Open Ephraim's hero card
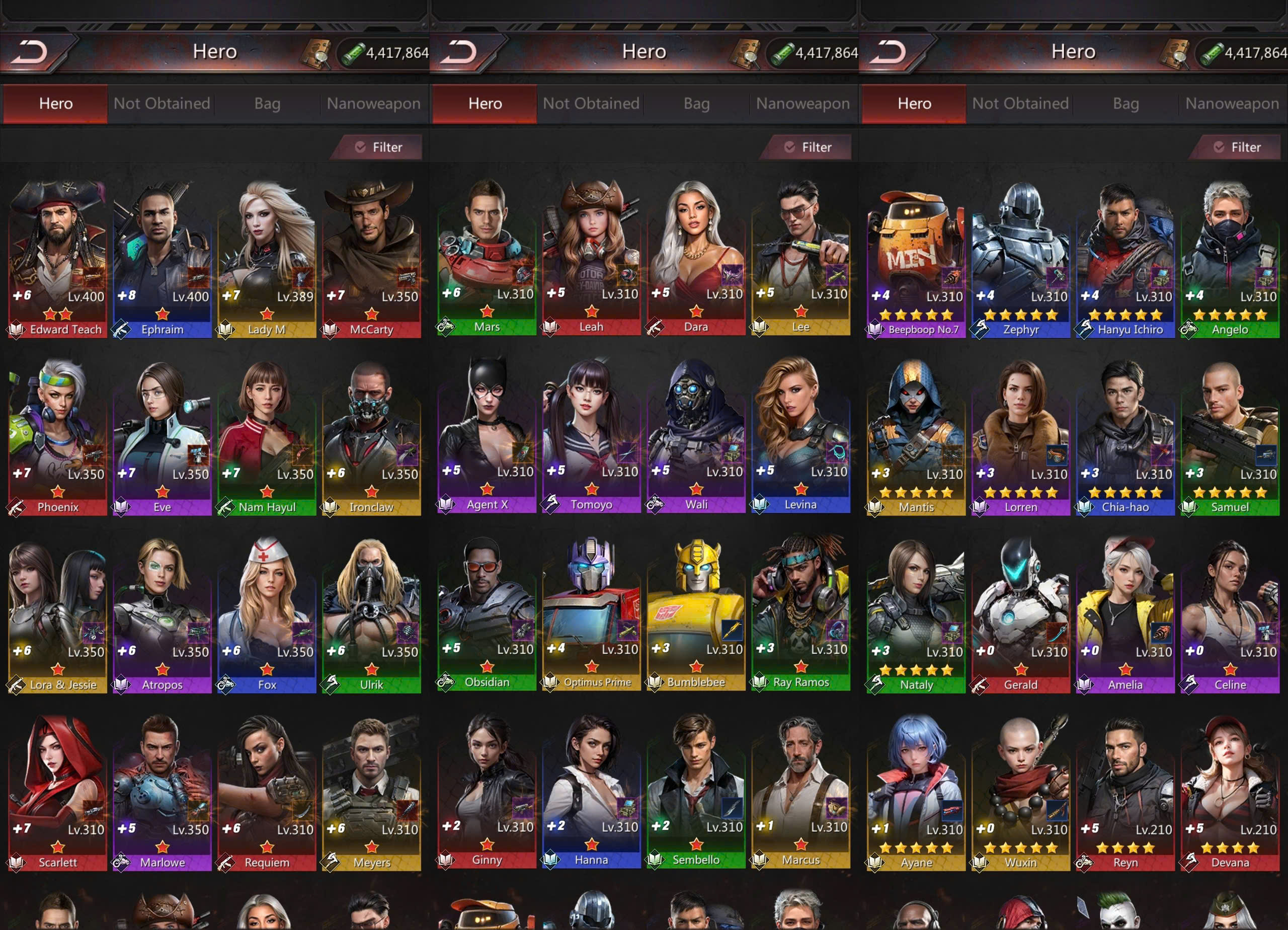1288x930 pixels. click(x=162, y=259)
